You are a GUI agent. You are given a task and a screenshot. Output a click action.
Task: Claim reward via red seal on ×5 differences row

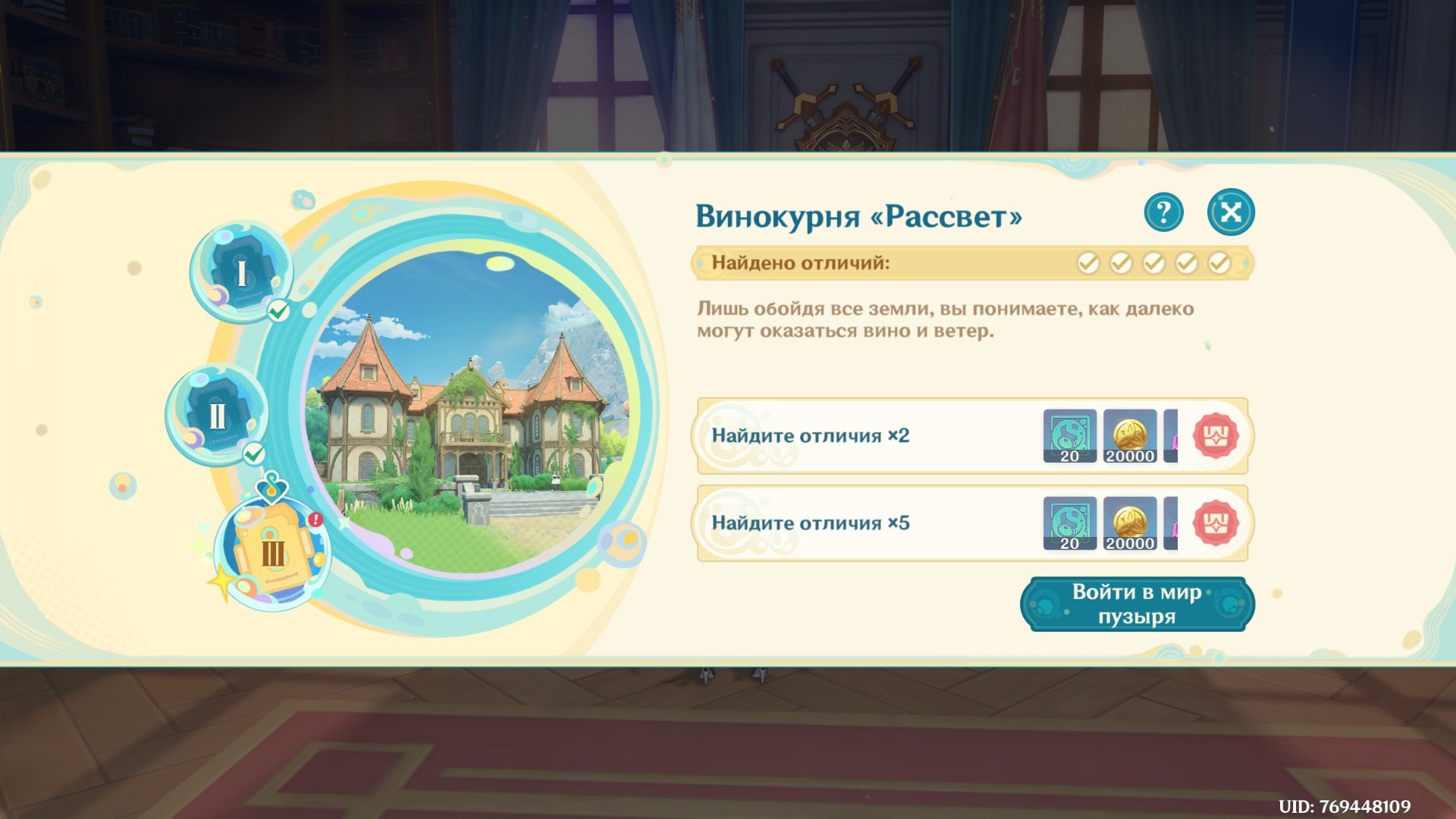point(1217,523)
